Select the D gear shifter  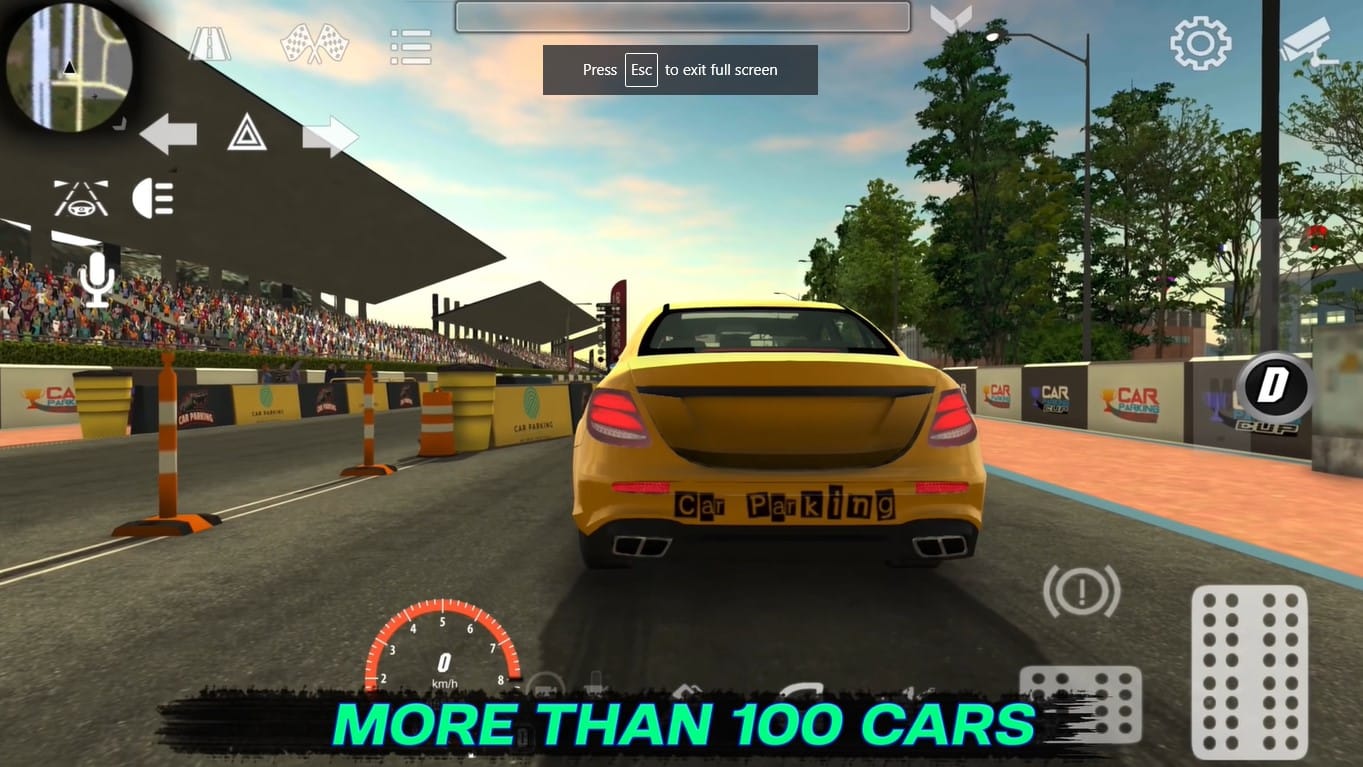coord(1273,388)
